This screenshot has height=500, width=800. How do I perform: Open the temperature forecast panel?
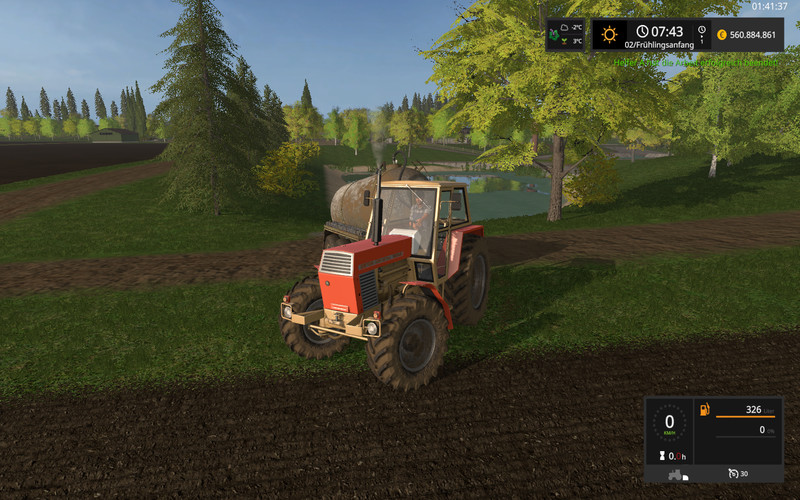point(565,35)
